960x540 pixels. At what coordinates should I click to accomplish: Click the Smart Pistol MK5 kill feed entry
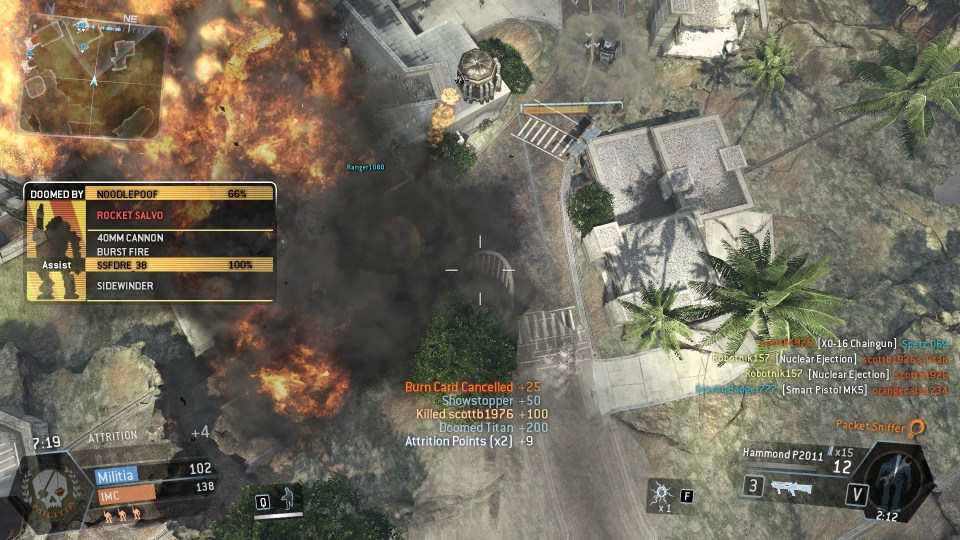[840, 390]
